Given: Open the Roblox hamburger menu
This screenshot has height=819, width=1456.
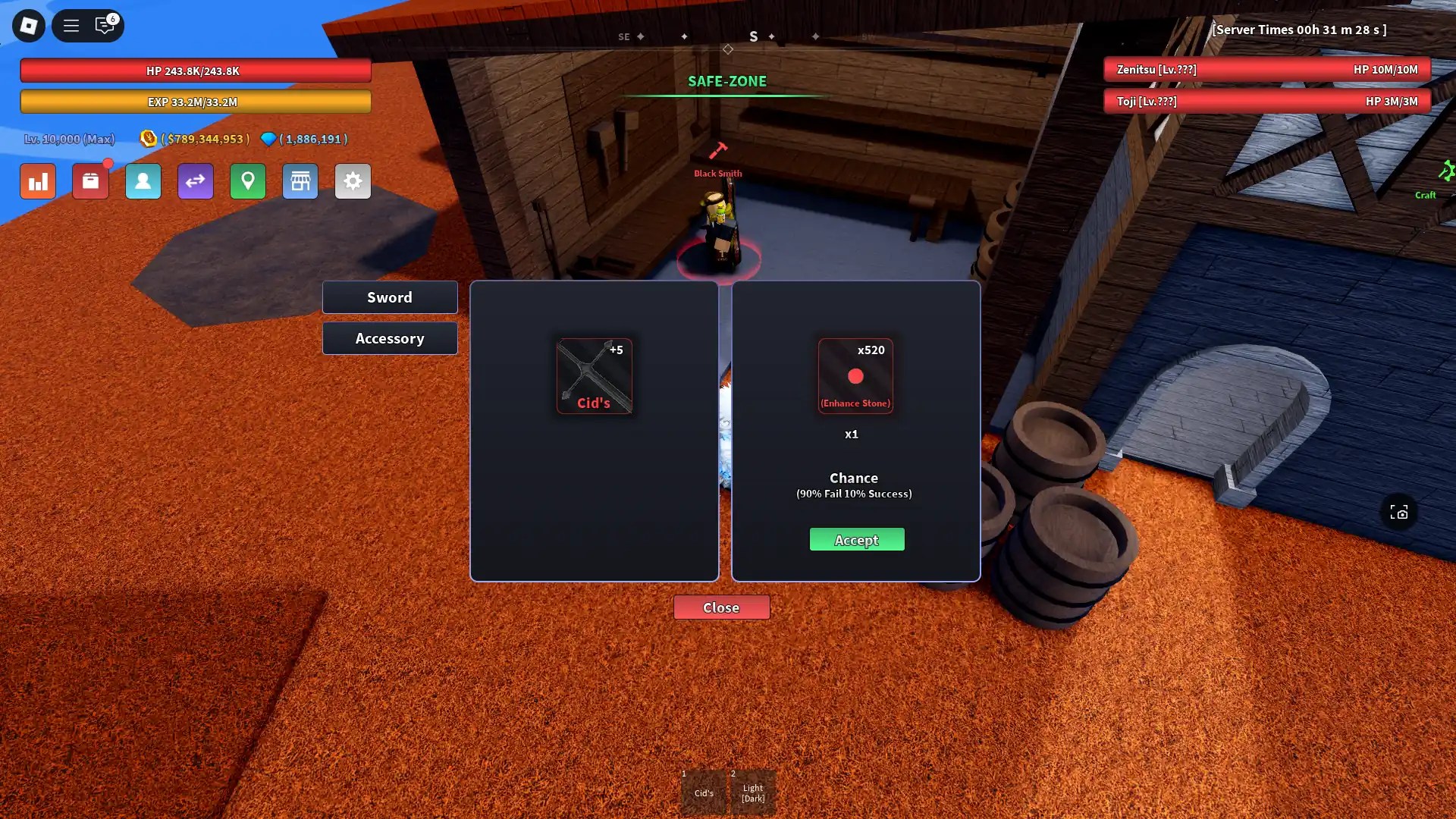Looking at the screenshot, I should (x=71, y=25).
